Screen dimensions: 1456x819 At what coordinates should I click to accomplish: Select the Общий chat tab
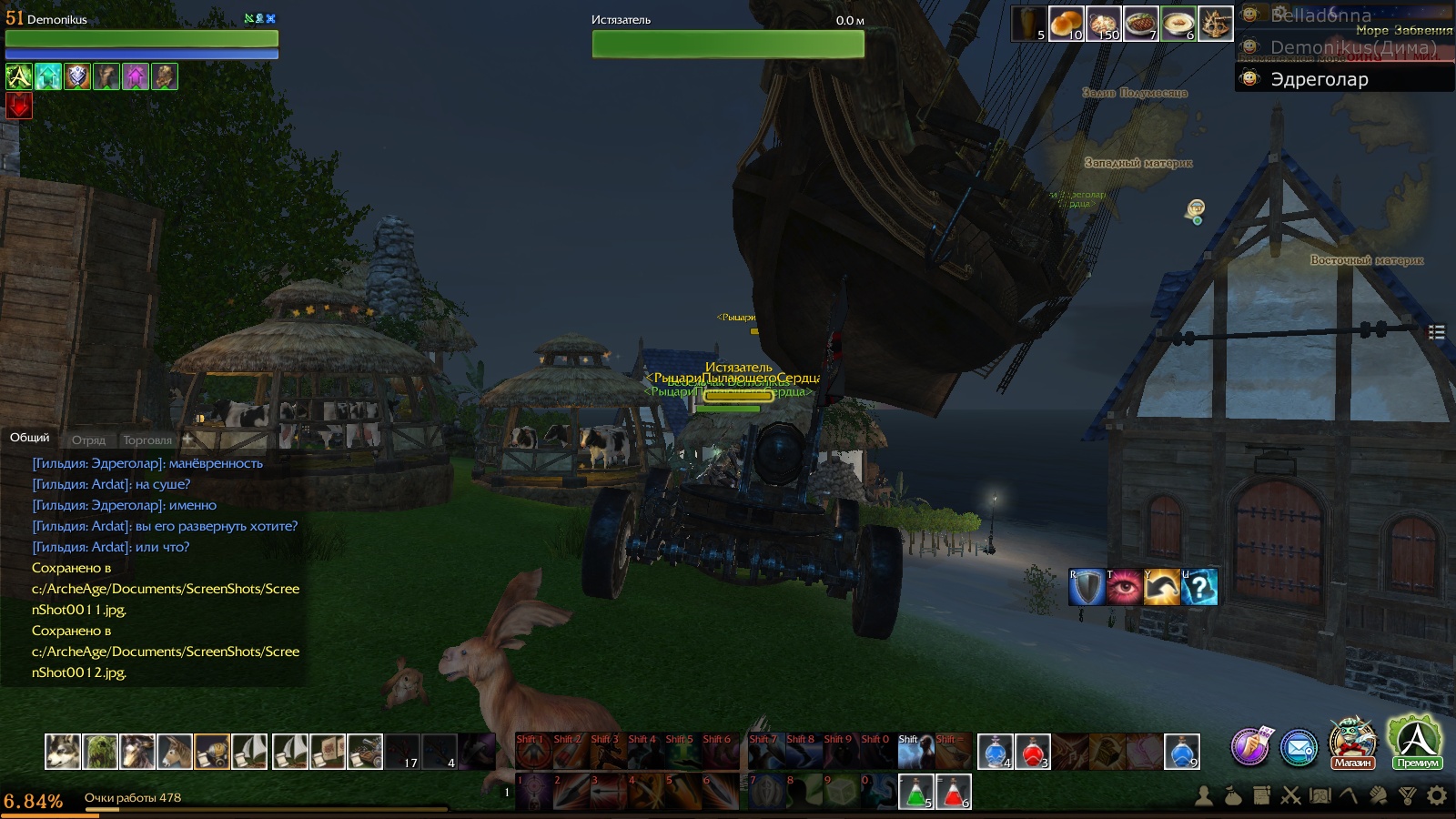[29, 438]
